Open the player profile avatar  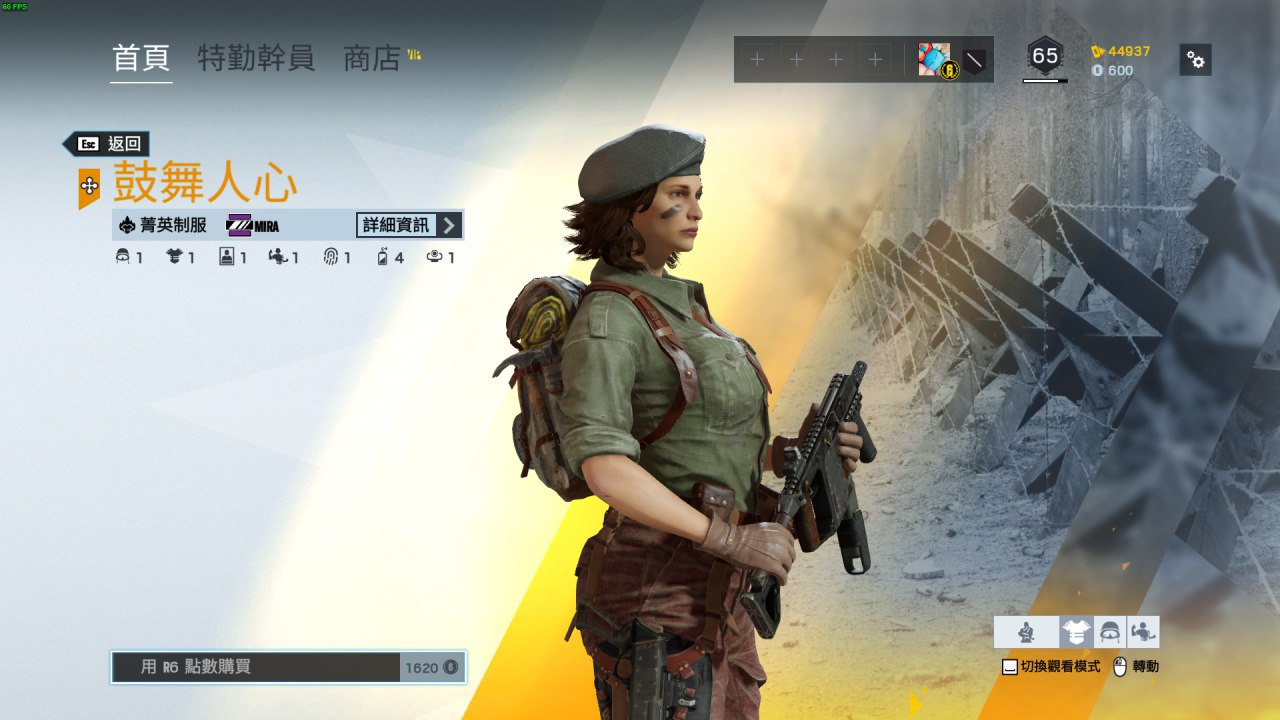(935, 60)
